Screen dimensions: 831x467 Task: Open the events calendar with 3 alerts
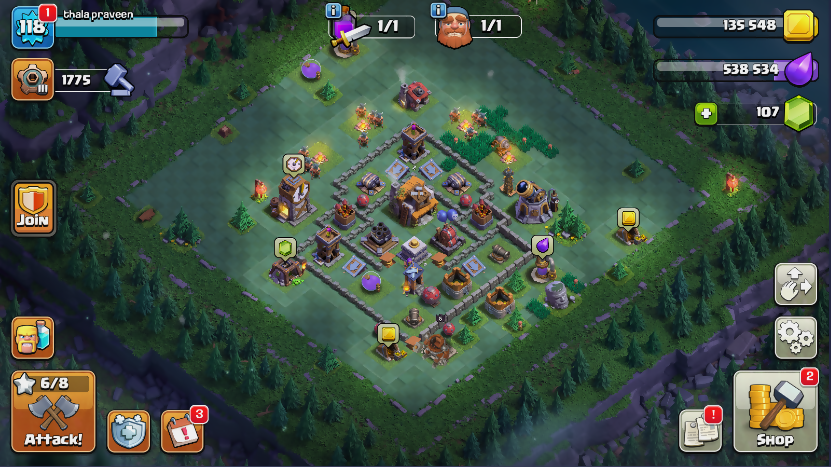181,430
